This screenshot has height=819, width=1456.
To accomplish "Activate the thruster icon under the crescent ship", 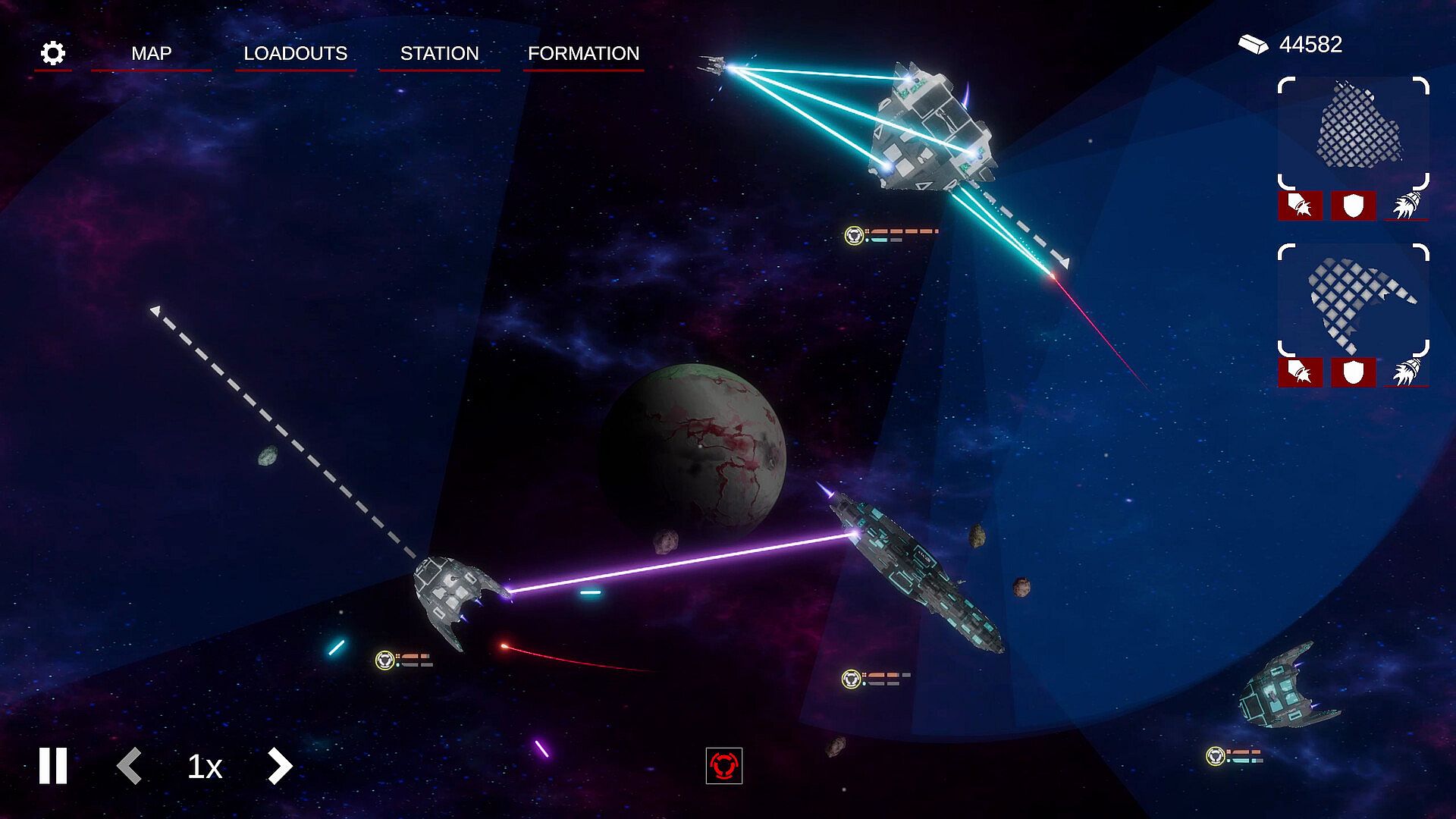I will click(x=1406, y=372).
